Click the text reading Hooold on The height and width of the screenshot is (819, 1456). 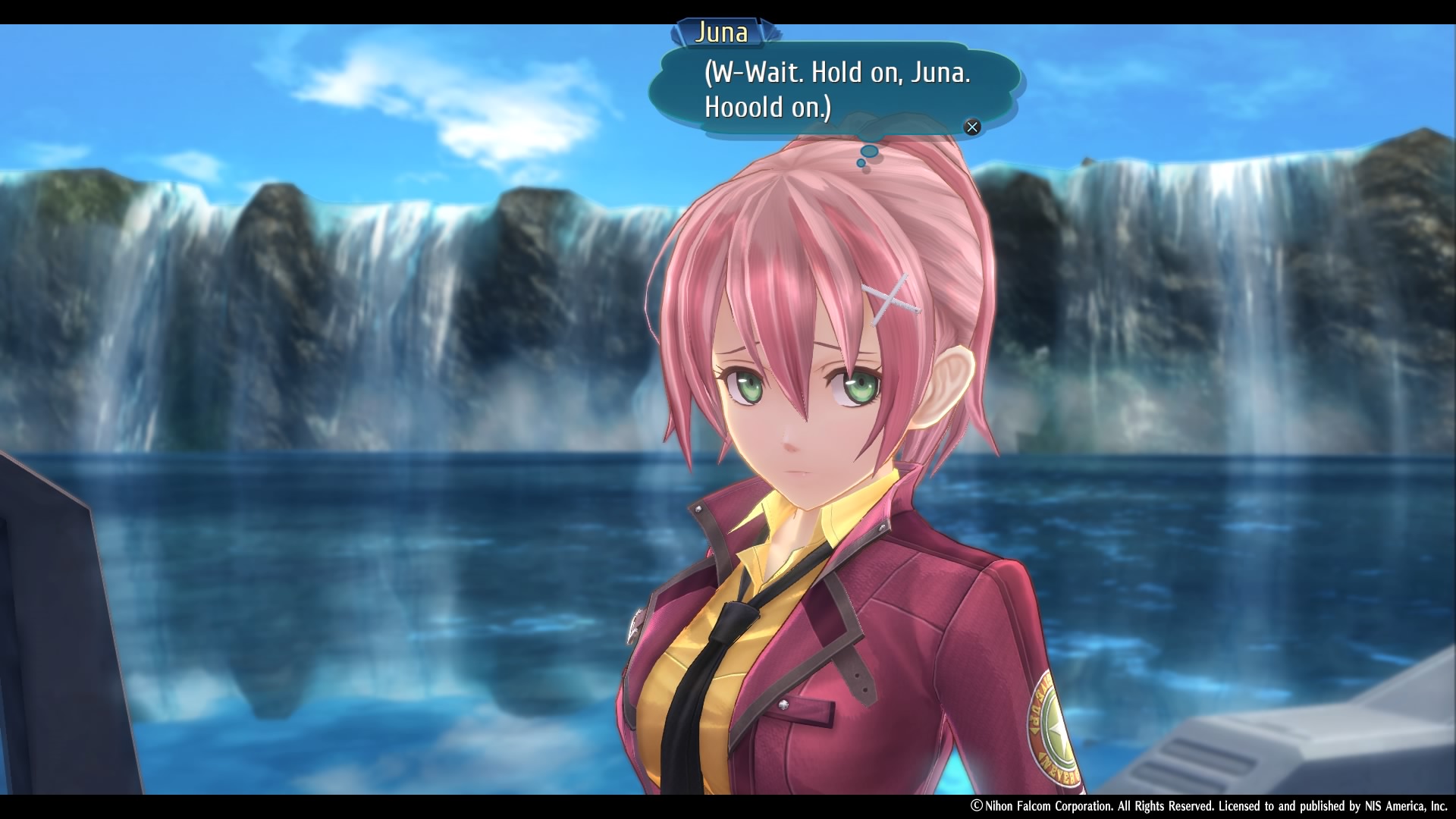click(x=766, y=106)
